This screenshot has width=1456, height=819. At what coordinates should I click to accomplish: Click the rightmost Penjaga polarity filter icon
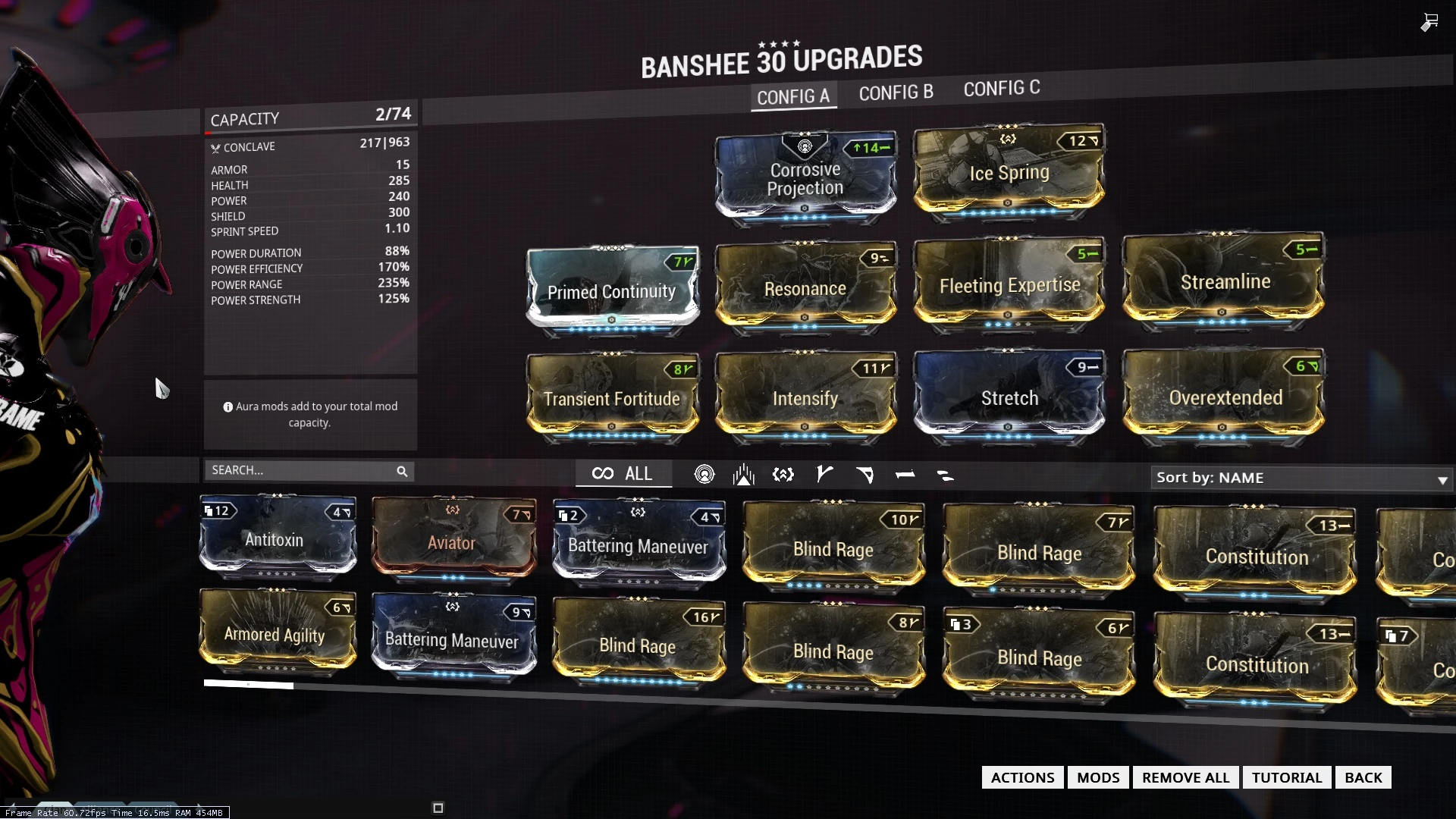coord(945,476)
